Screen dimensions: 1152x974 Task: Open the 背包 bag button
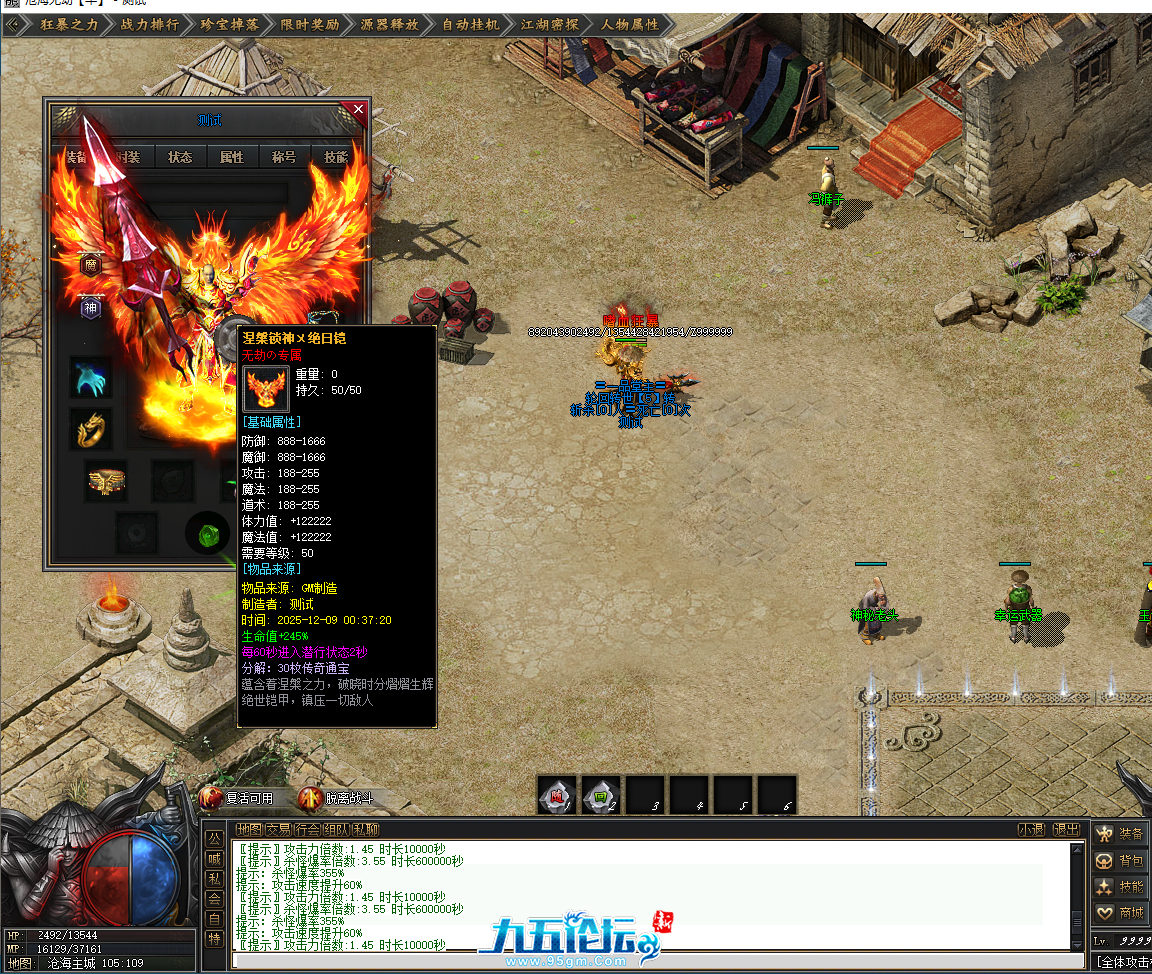pos(1119,860)
